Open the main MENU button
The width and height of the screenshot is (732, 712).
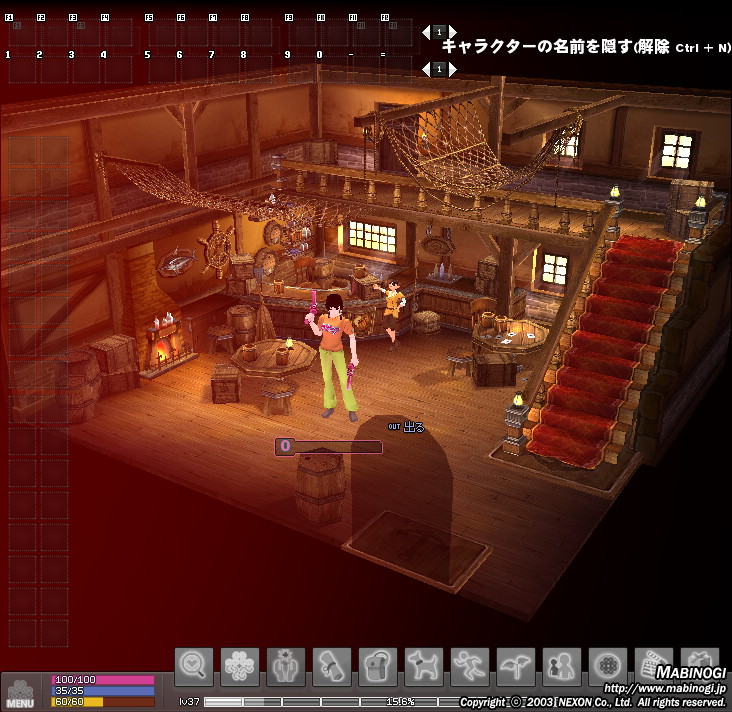pyautogui.click(x=20, y=693)
